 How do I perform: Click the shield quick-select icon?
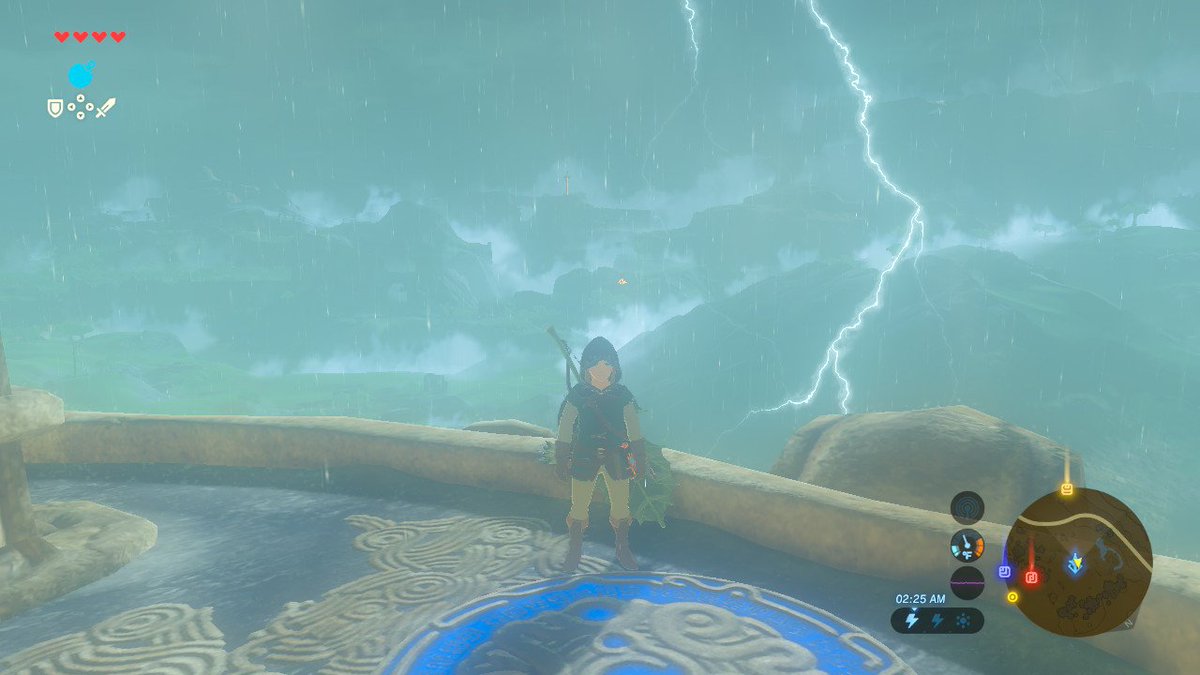55,107
